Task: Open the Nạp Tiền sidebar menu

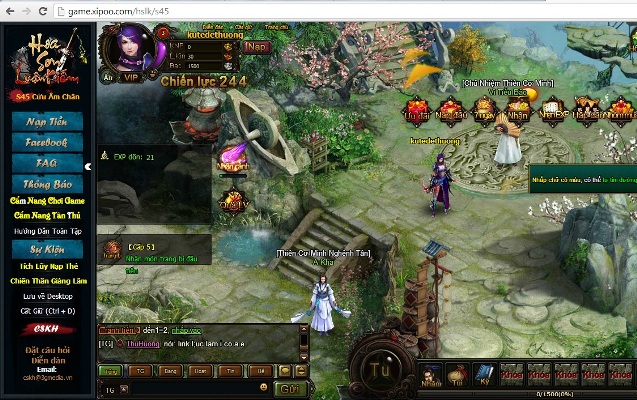Action: (x=47, y=122)
